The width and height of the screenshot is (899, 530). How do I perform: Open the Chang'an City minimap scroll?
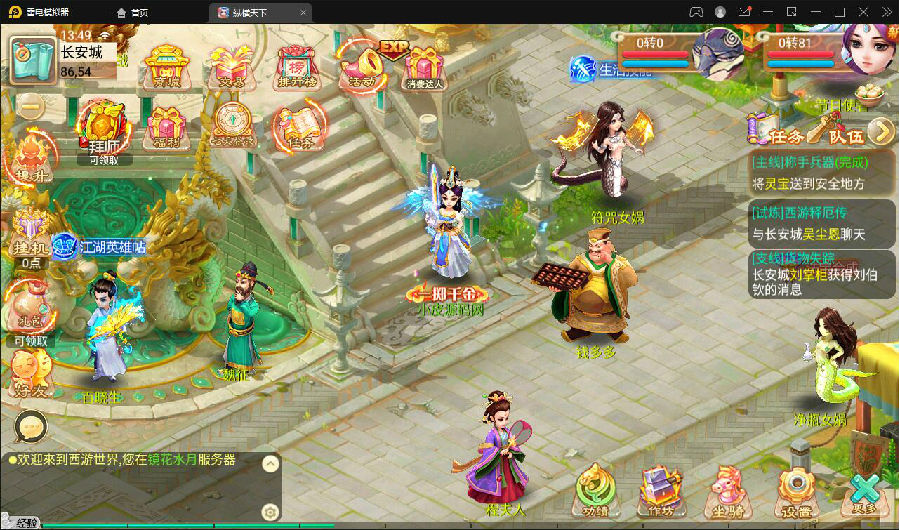pyautogui.click(x=33, y=60)
